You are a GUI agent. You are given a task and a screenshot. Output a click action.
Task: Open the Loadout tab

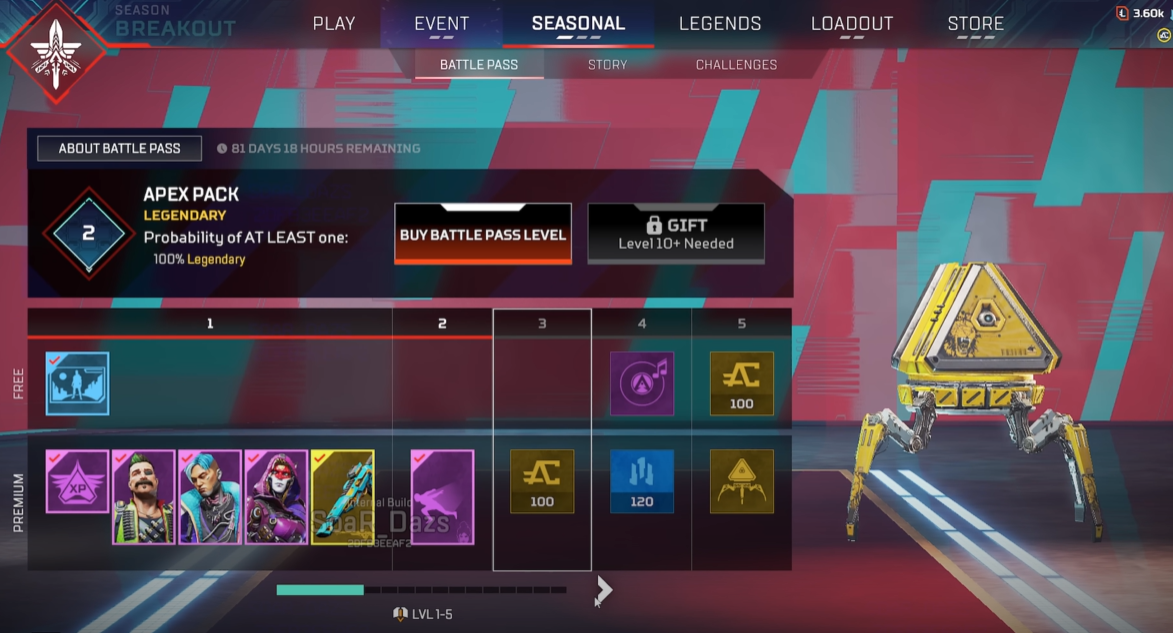852,24
